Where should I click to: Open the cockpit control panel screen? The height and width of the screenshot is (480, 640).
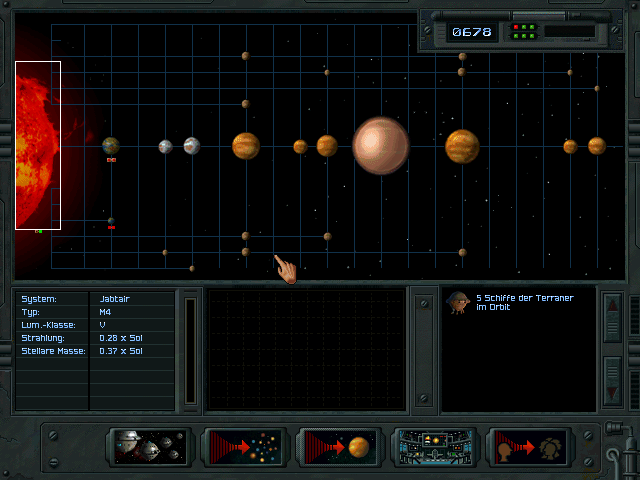434,447
